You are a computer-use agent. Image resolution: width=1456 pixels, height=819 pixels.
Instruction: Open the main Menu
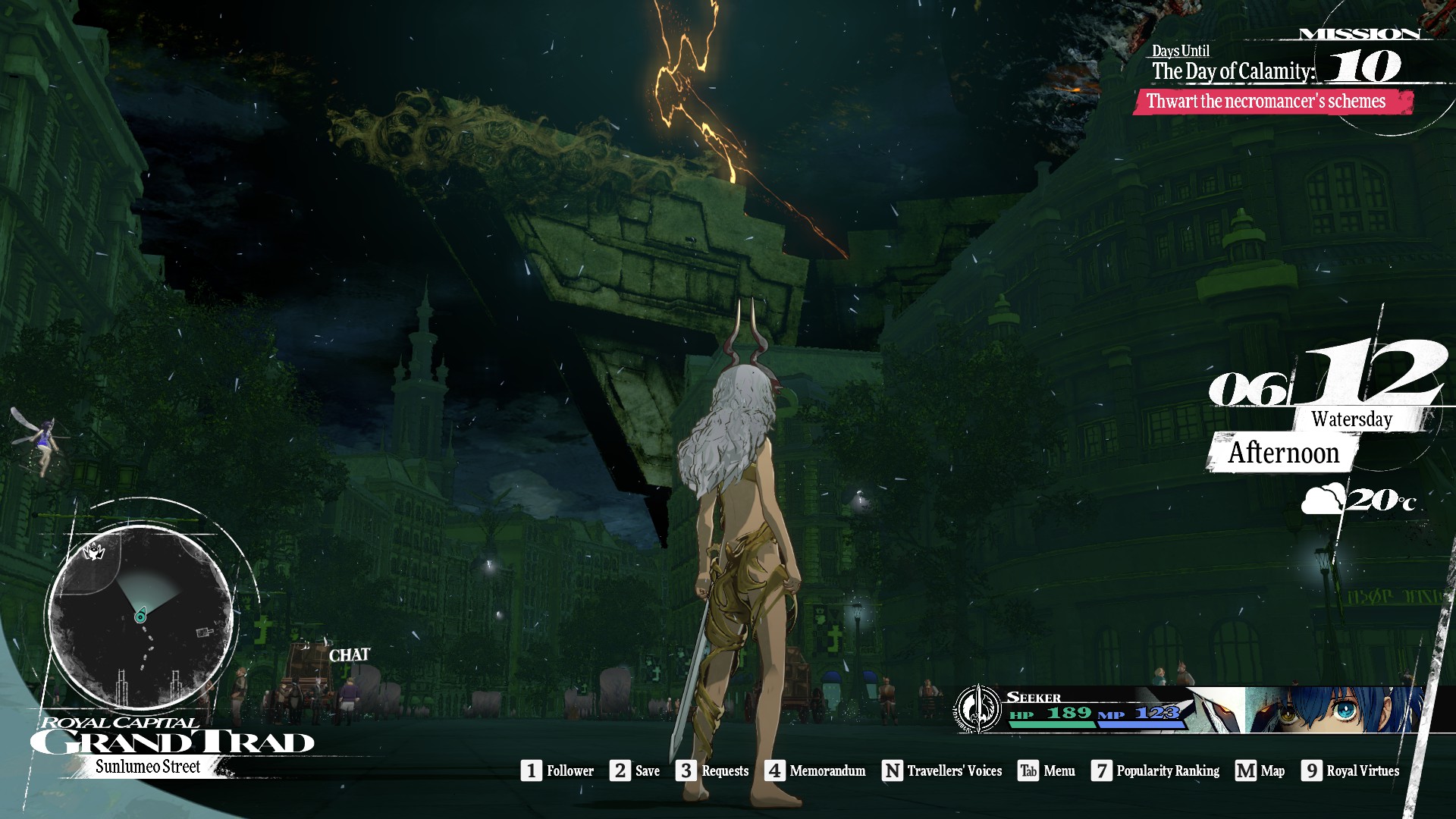tap(1046, 770)
